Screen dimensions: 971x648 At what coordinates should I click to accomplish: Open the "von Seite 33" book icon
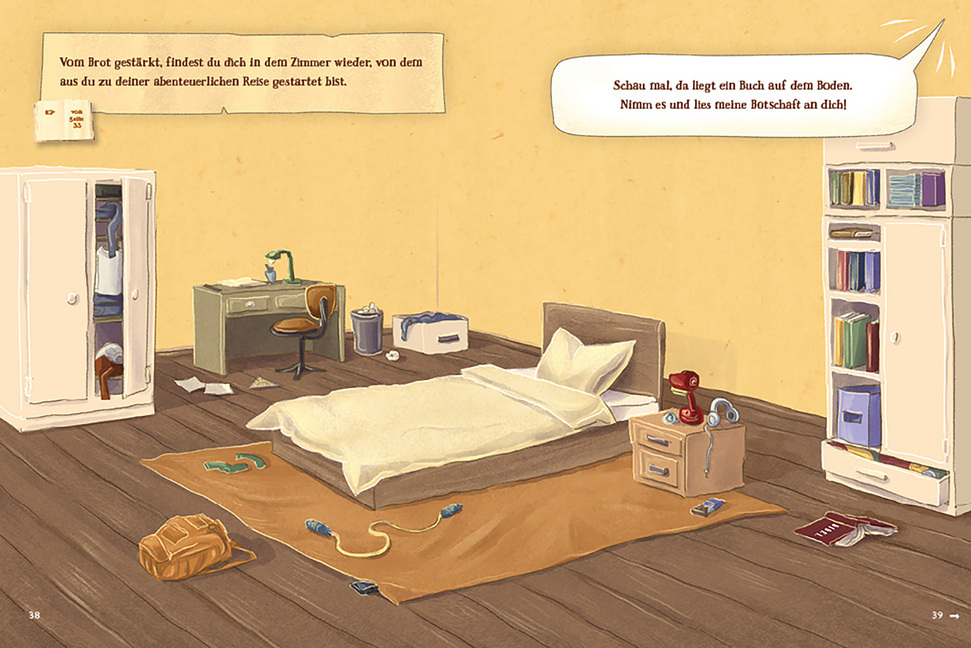[65, 119]
